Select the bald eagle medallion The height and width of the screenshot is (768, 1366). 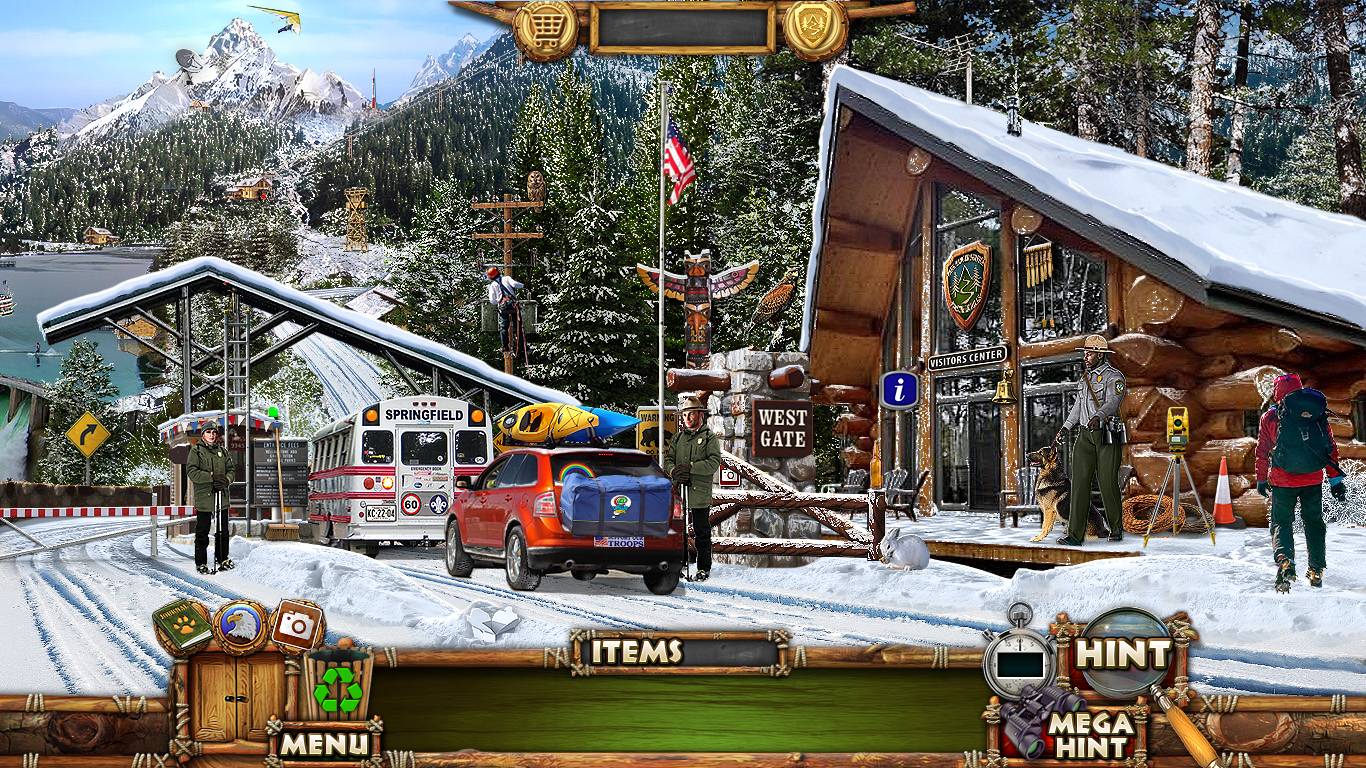(241, 625)
